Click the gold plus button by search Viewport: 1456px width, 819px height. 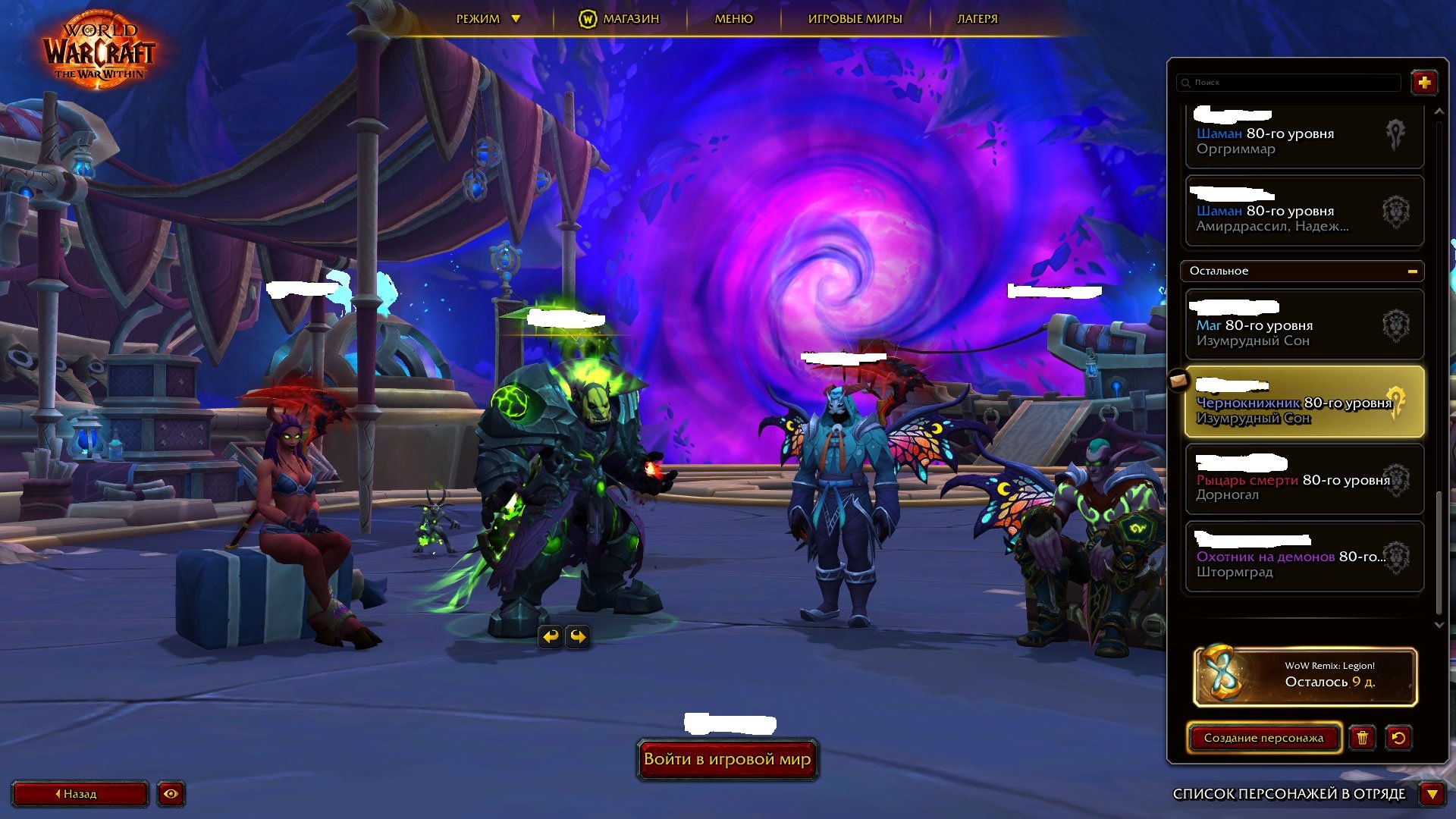1423,82
